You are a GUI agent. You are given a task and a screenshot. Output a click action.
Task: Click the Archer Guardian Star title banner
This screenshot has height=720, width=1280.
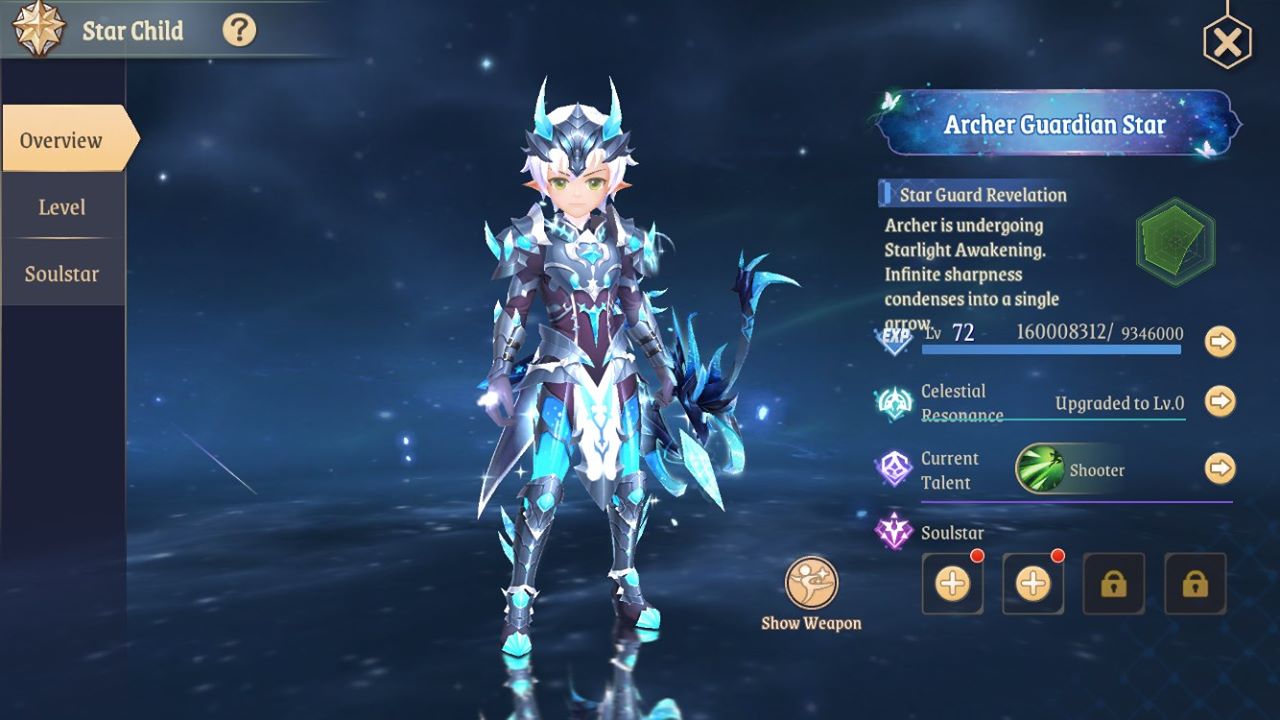[x=1055, y=125]
